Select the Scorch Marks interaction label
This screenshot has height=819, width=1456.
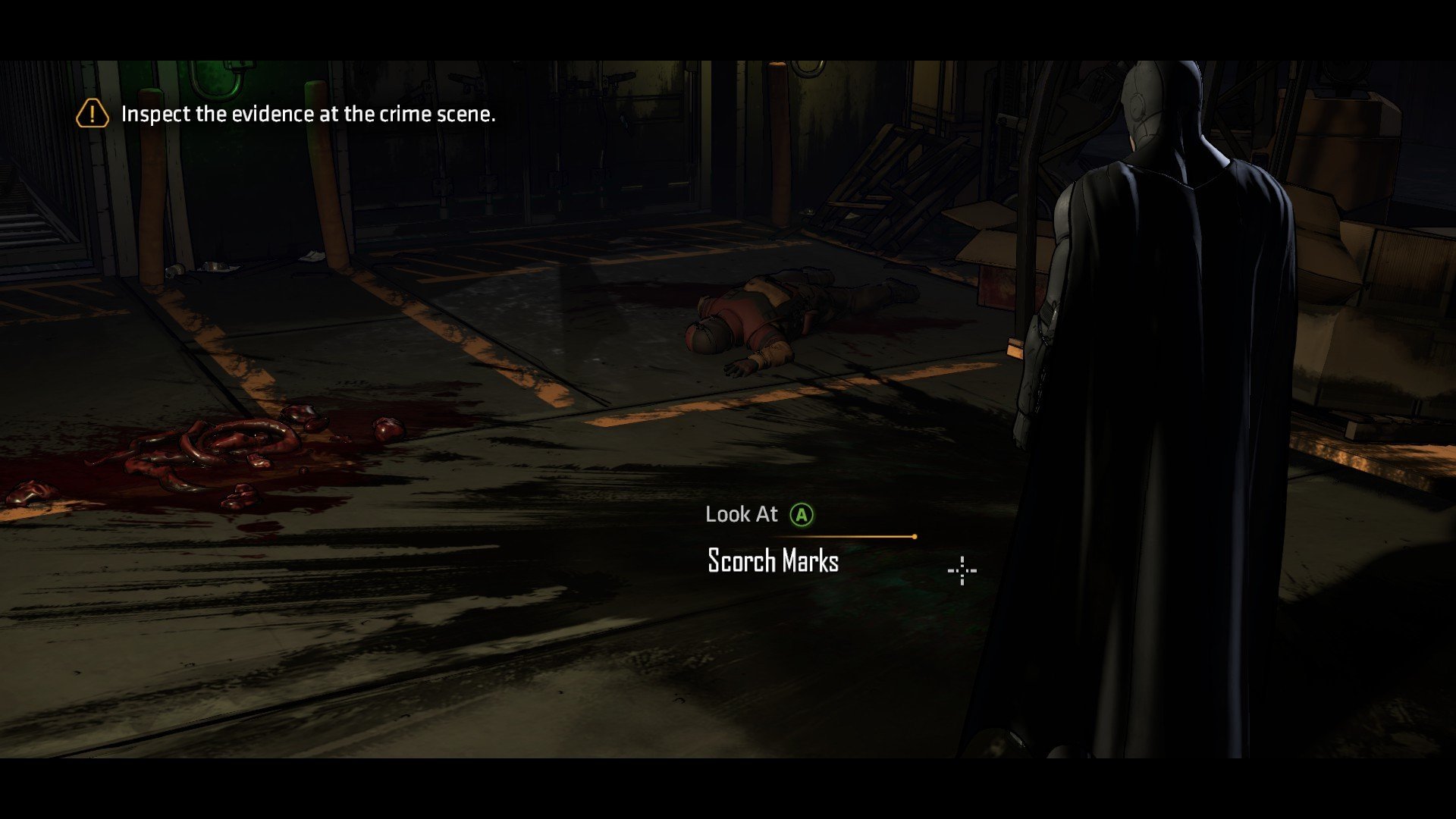(773, 561)
